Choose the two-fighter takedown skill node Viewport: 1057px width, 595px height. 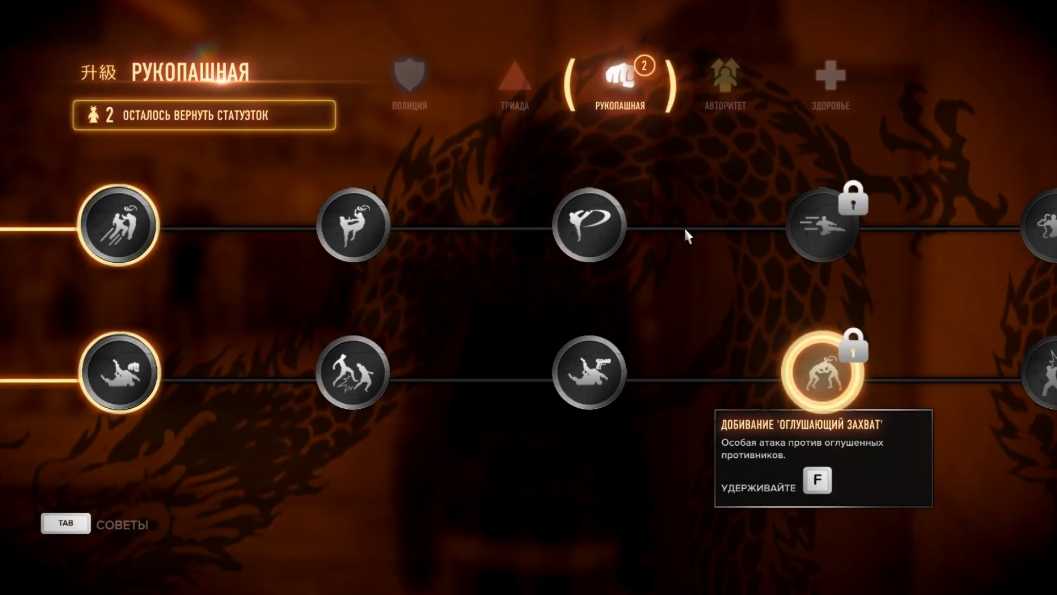tap(353, 373)
